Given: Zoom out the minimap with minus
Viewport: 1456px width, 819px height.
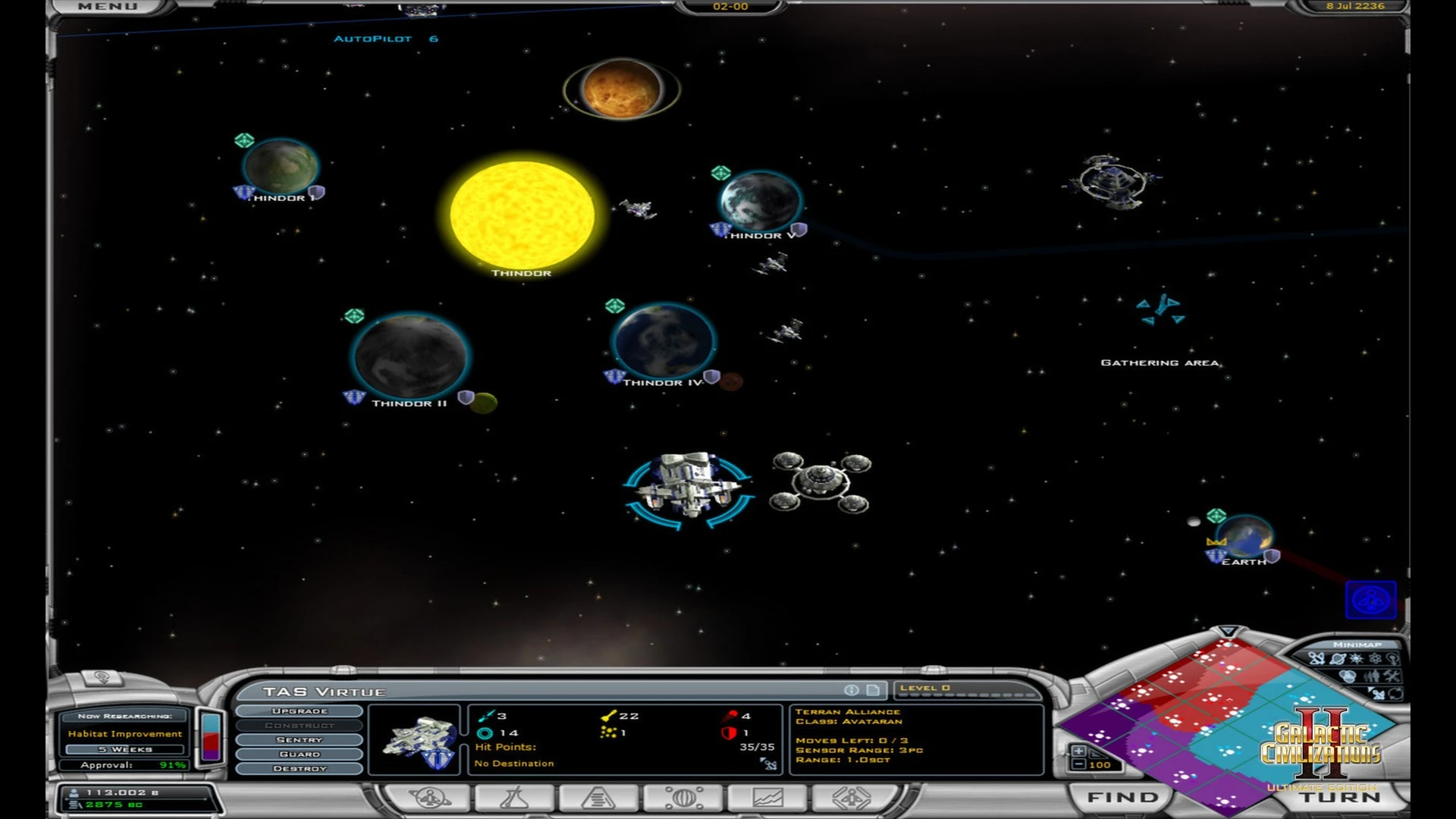Looking at the screenshot, I should [1078, 764].
